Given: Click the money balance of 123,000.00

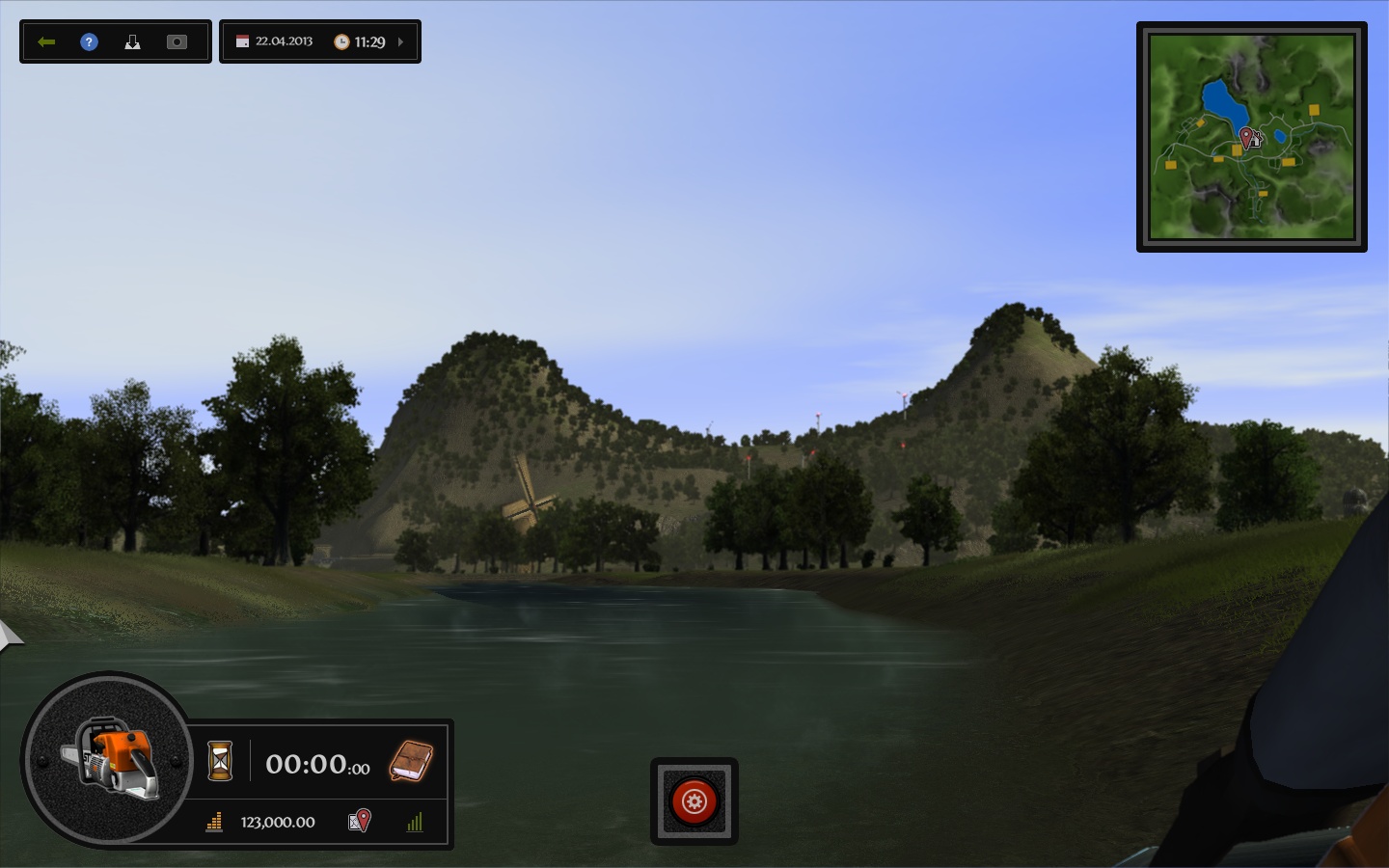Looking at the screenshot, I should (x=278, y=823).
